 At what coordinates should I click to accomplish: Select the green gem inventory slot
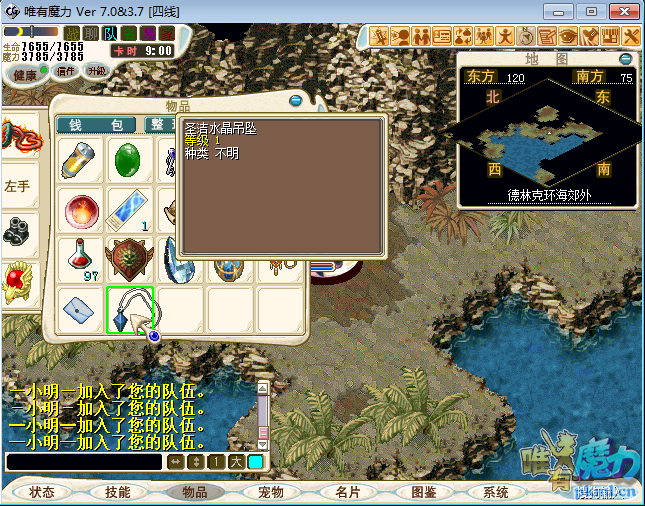[x=129, y=159]
